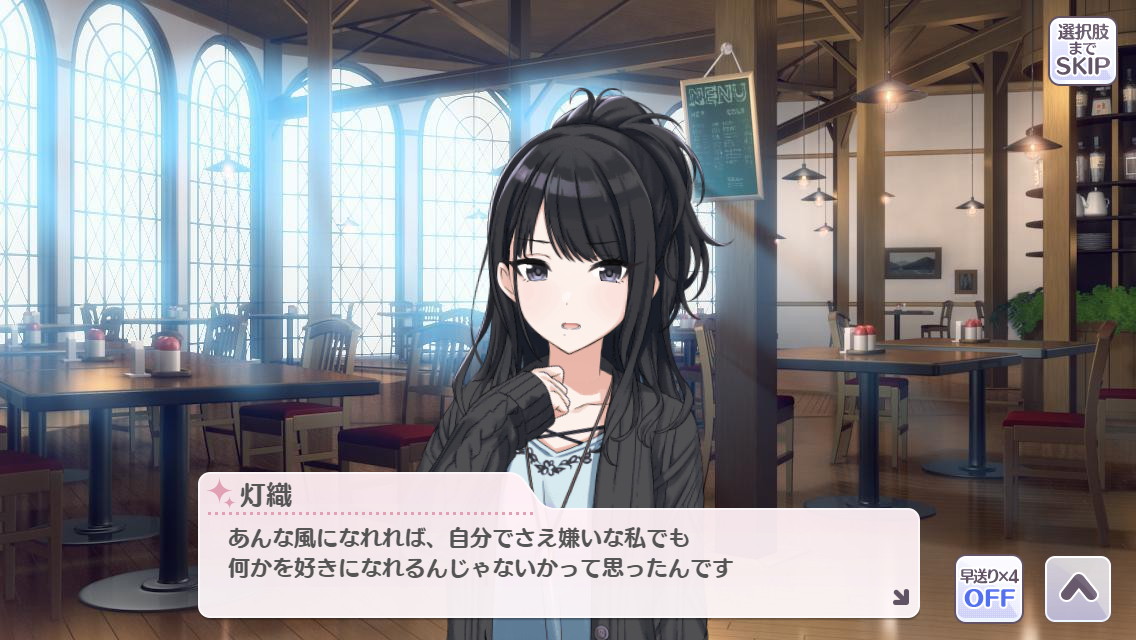Skip ahead to the next choice
The height and width of the screenshot is (640, 1136).
click(x=1082, y=50)
